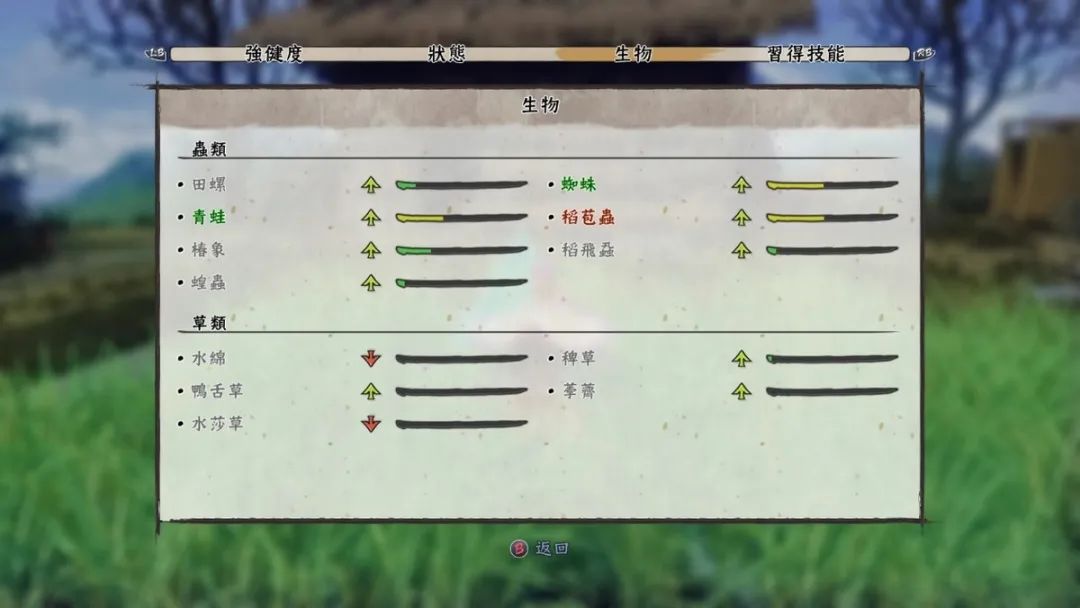
Task: Select the red 稻苞蟲 entry
Action: click(587, 218)
